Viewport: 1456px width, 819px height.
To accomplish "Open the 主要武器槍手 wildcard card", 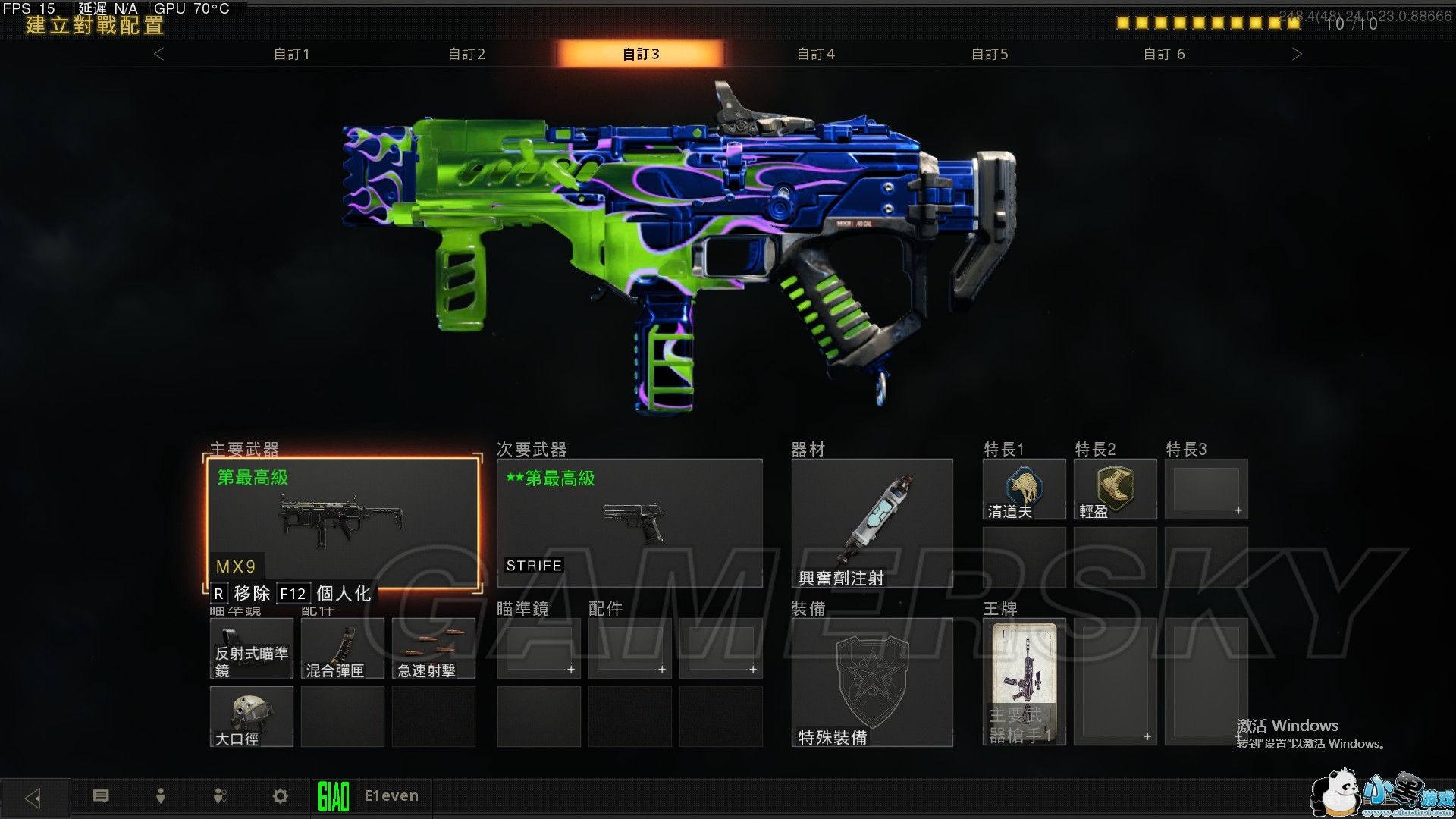I will (x=1024, y=682).
